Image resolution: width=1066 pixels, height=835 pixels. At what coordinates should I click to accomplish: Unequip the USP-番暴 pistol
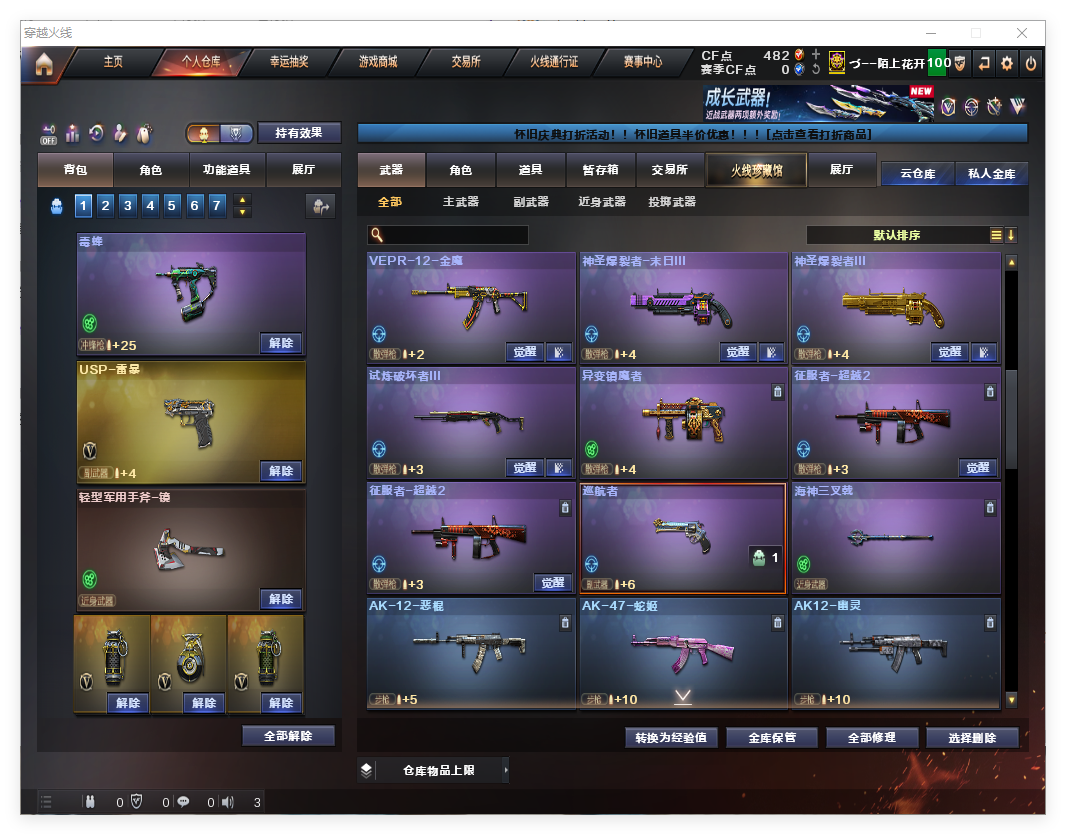pos(281,471)
